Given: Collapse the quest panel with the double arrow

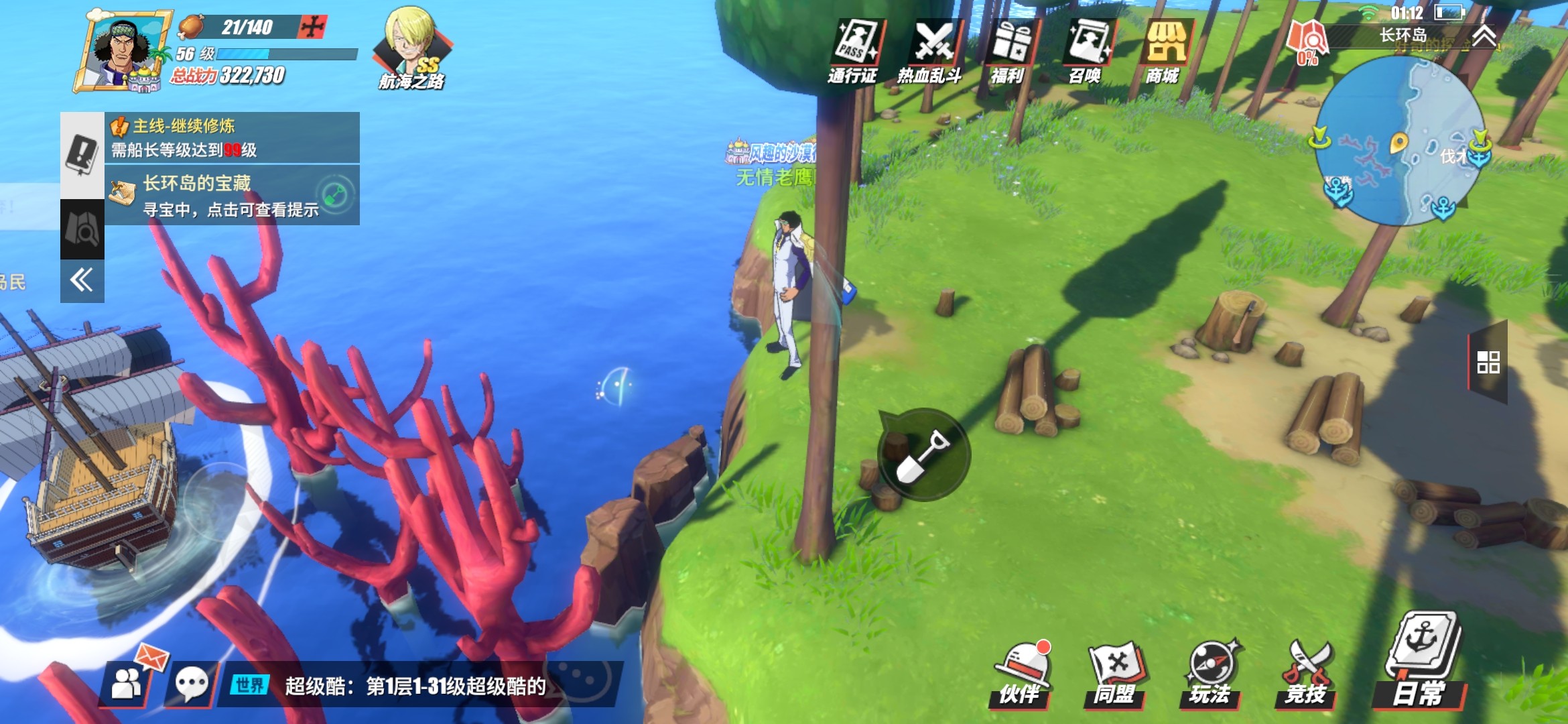Looking at the screenshot, I should (82, 280).
